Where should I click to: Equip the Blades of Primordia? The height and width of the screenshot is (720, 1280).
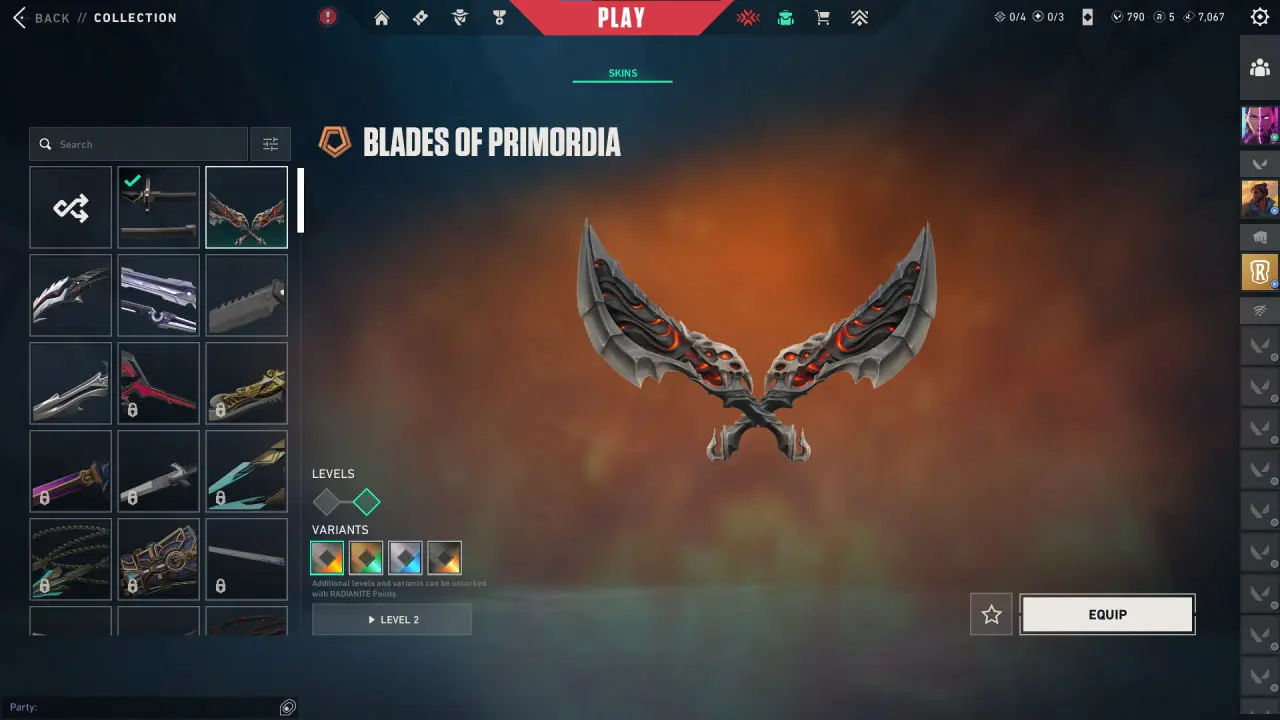click(x=1107, y=615)
